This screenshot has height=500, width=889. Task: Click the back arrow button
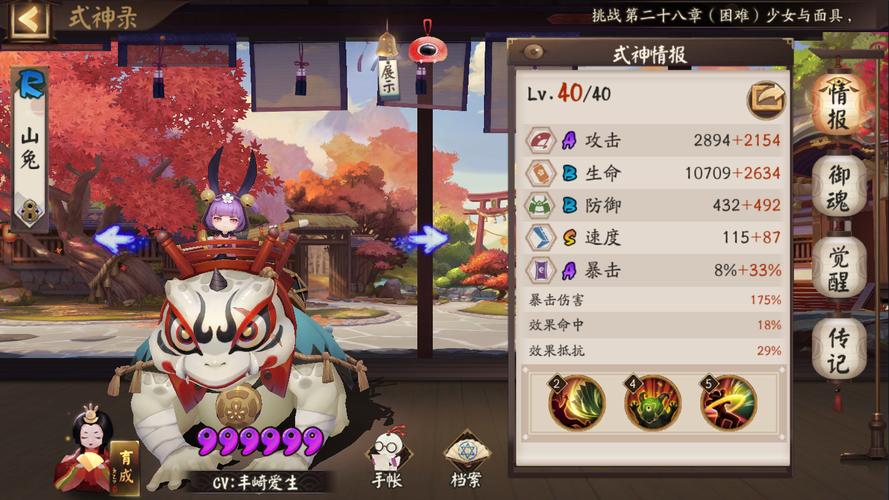click(x=29, y=18)
